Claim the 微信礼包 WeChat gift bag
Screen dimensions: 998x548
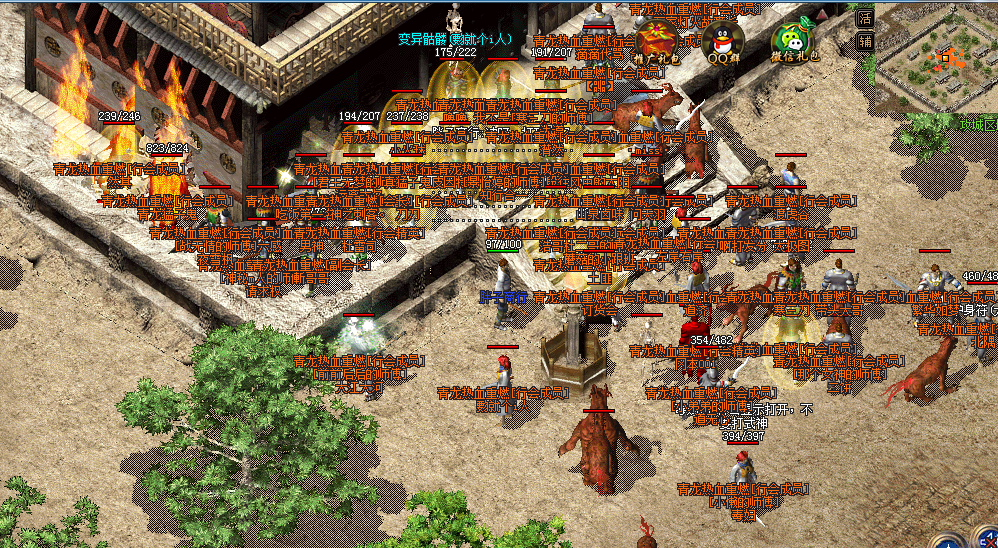792,43
